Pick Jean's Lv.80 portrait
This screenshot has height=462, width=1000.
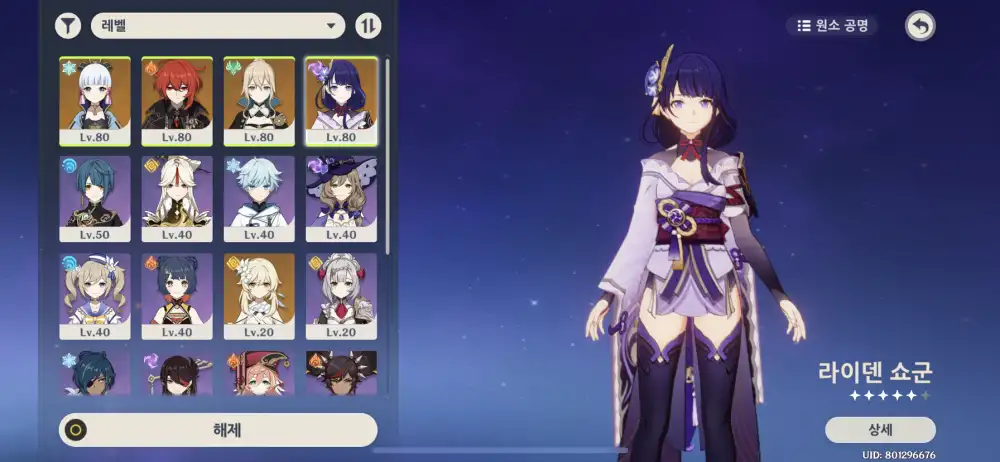(x=258, y=100)
